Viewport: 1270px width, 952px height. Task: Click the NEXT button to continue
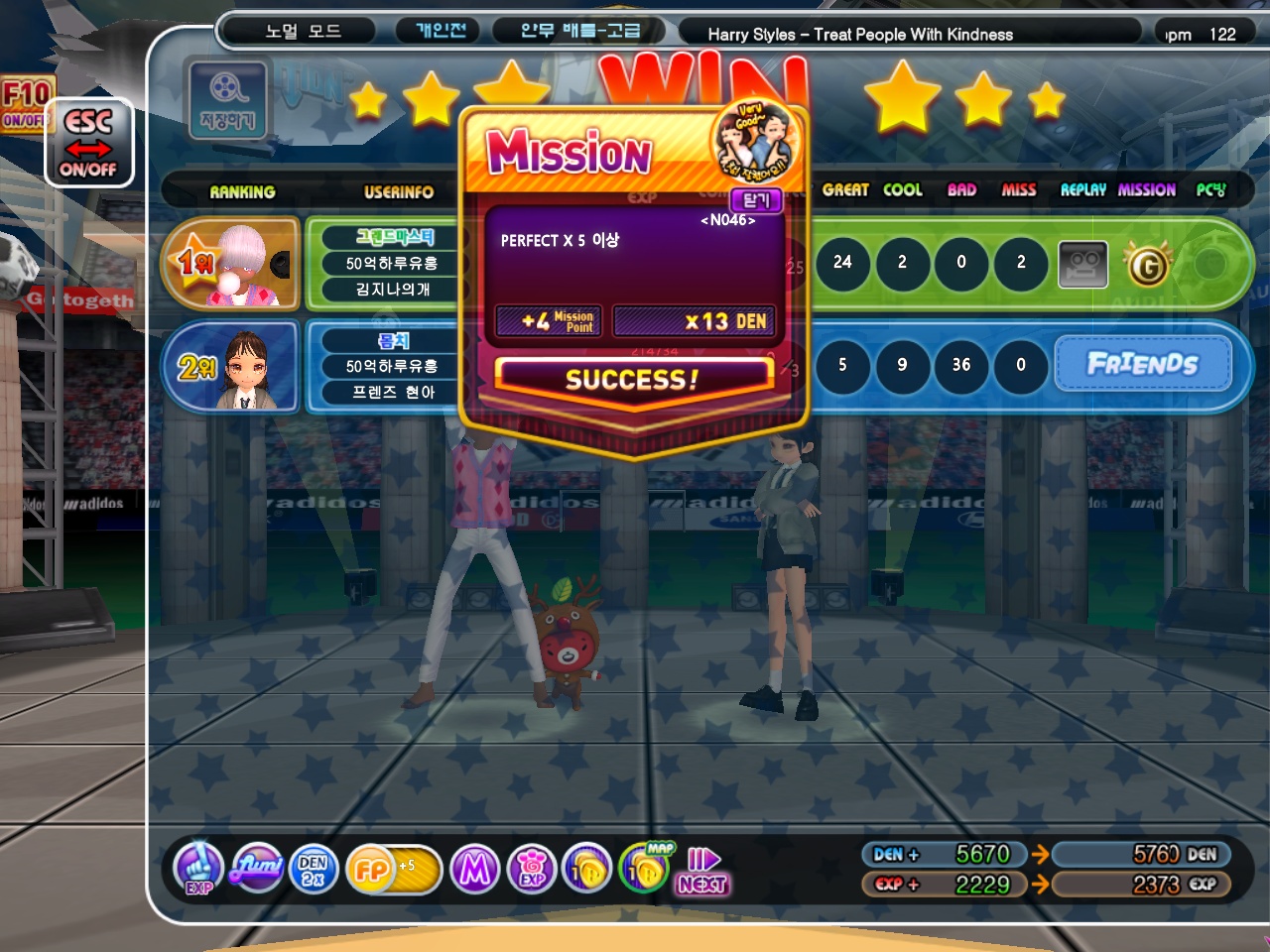coord(702,872)
